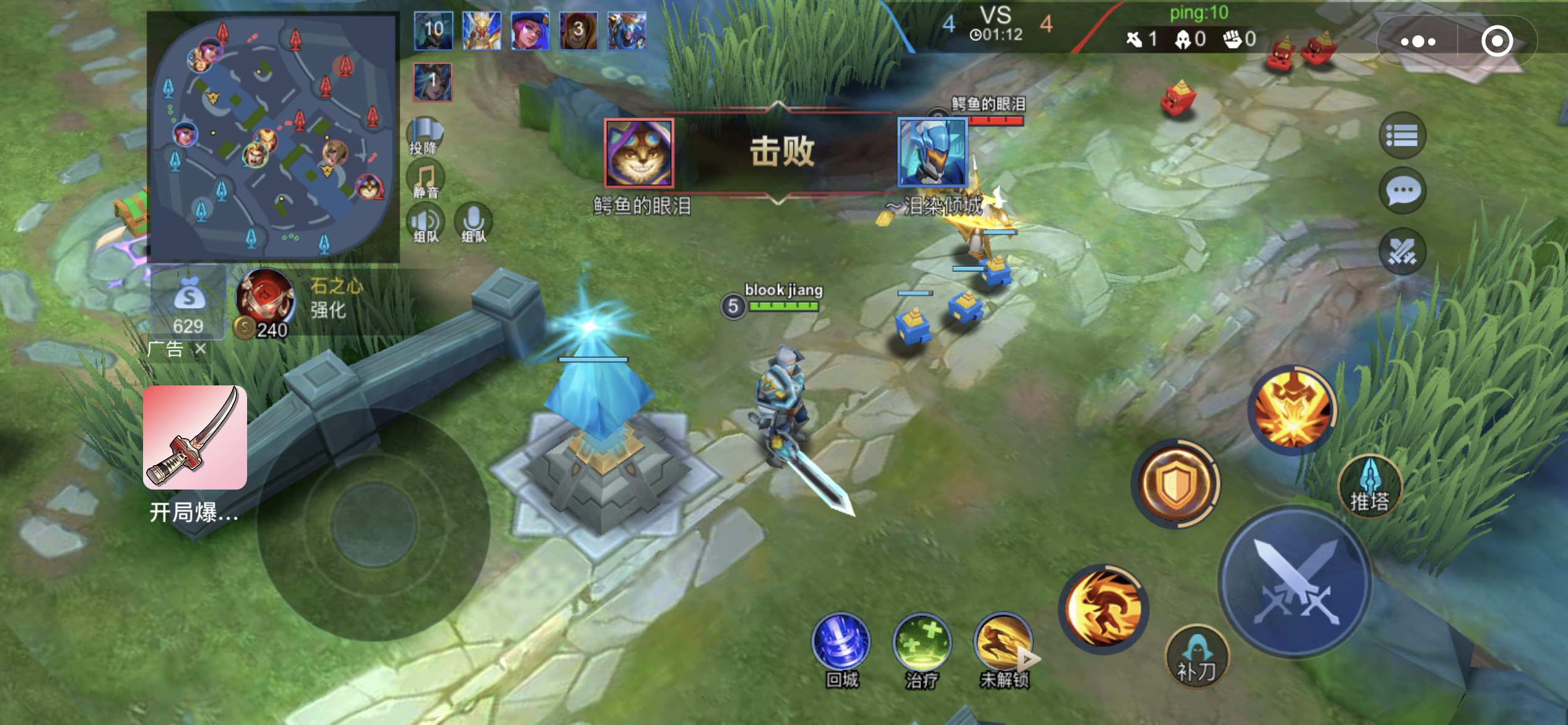Open the sword ad thumbnail 开局爆
Viewport: 1568px width, 725px height.
[x=195, y=437]
